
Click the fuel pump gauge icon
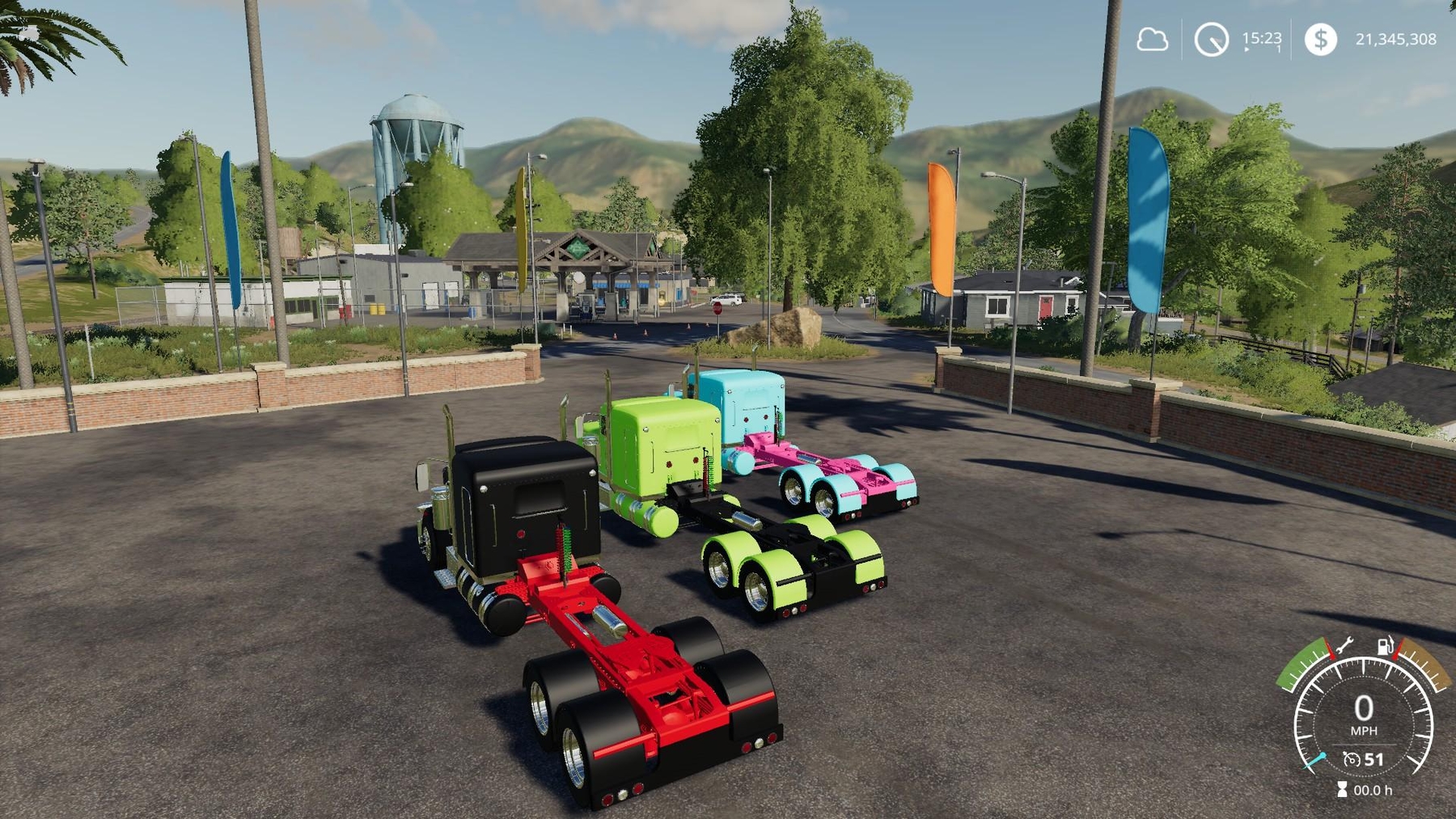1386,646
